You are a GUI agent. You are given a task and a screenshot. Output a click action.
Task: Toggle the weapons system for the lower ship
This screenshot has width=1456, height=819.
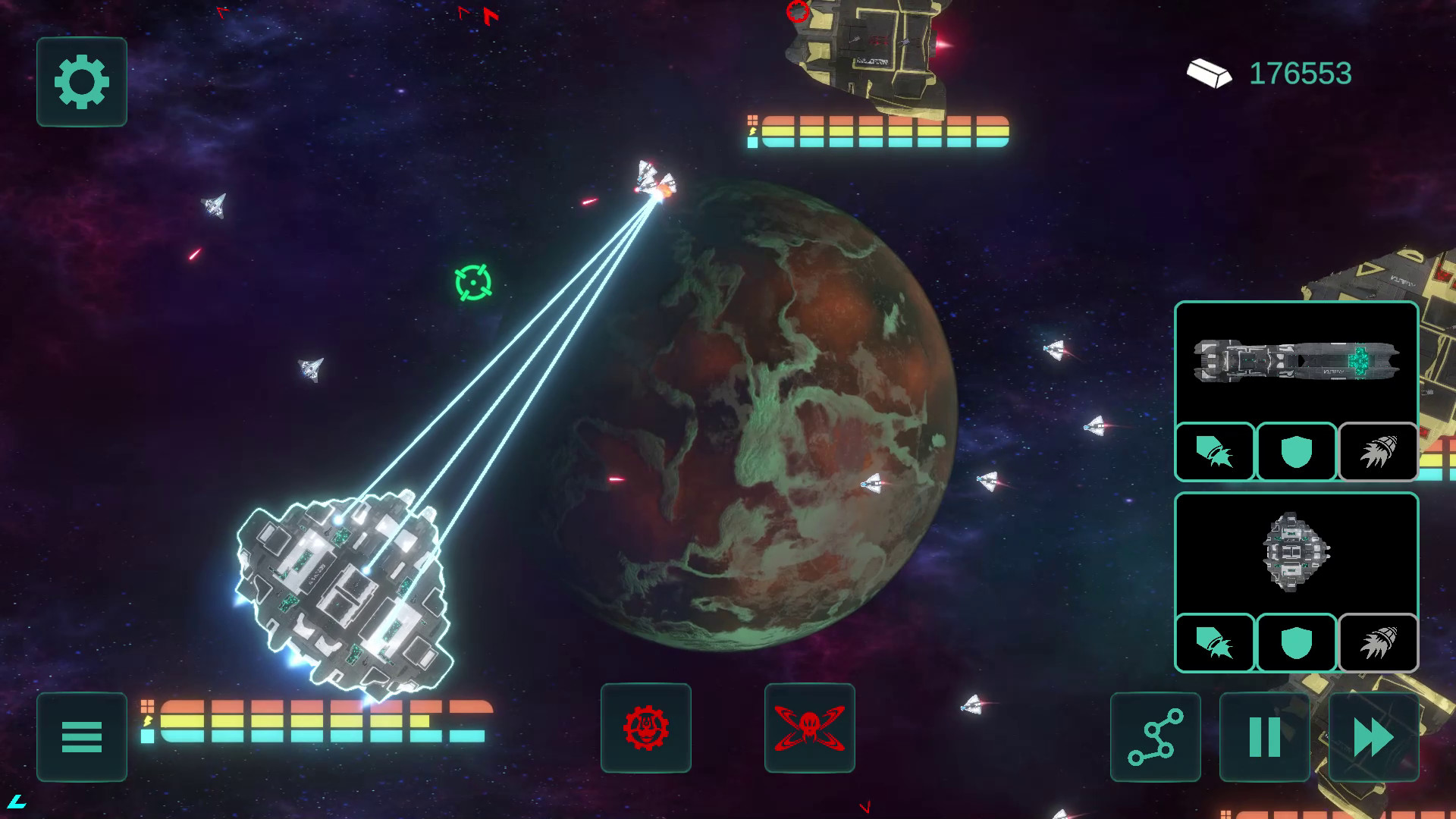1214,644
